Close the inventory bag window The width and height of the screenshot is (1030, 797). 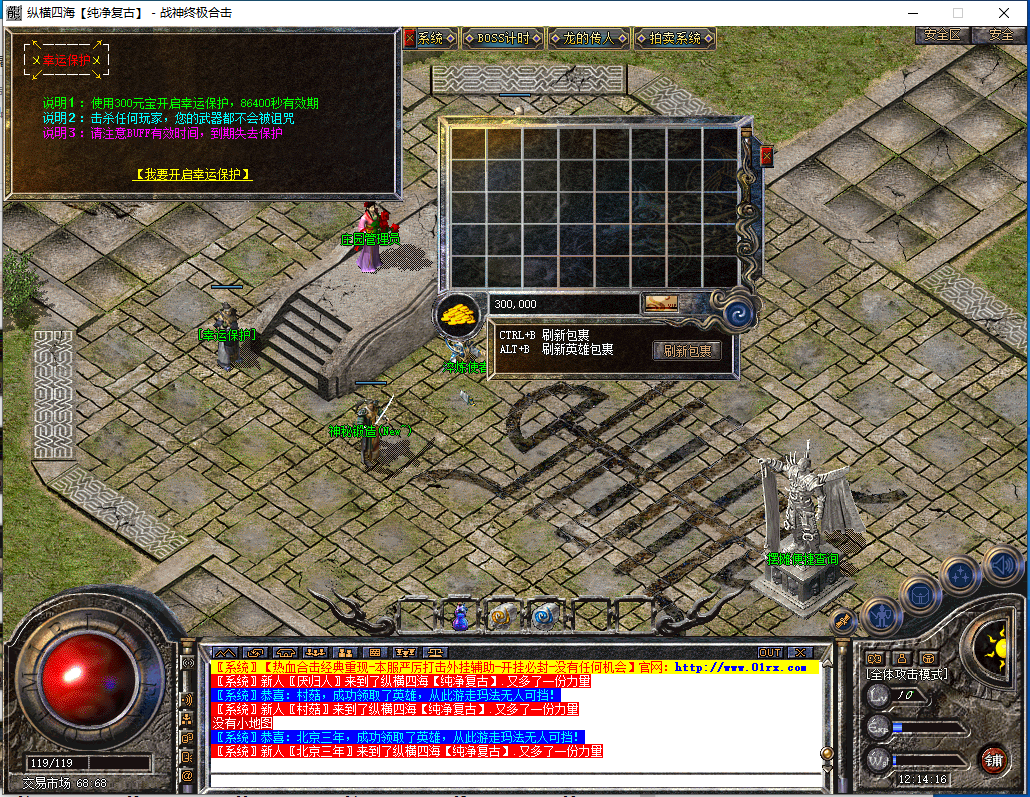[x=767, y=156]
